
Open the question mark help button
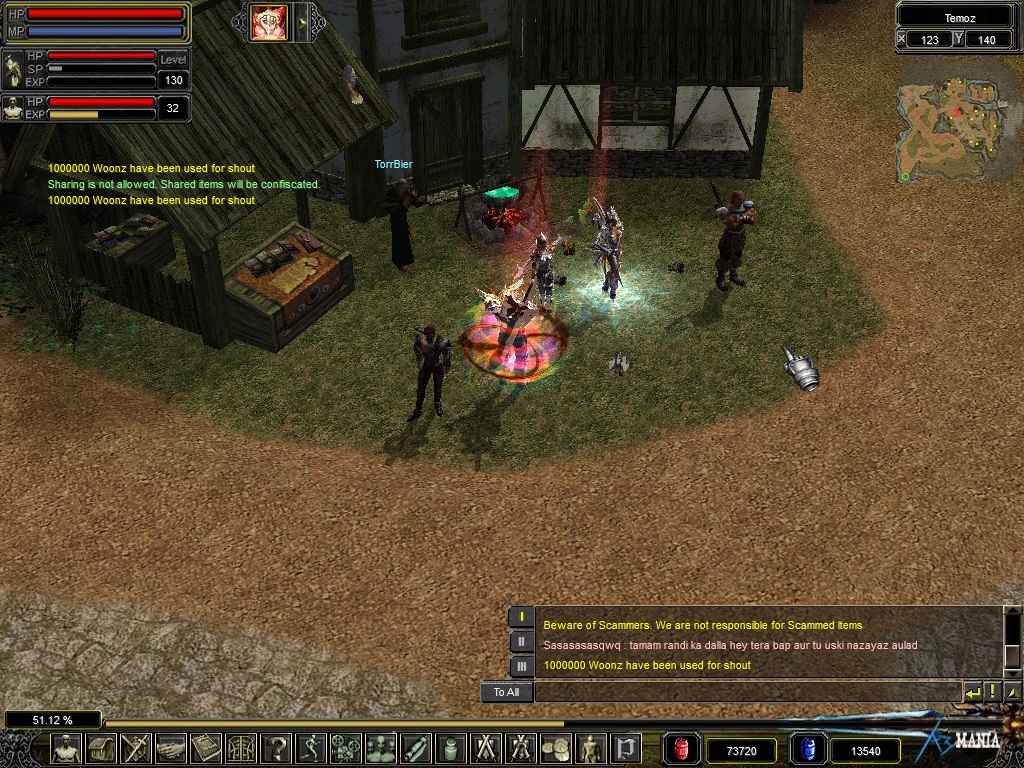point(276,747)
